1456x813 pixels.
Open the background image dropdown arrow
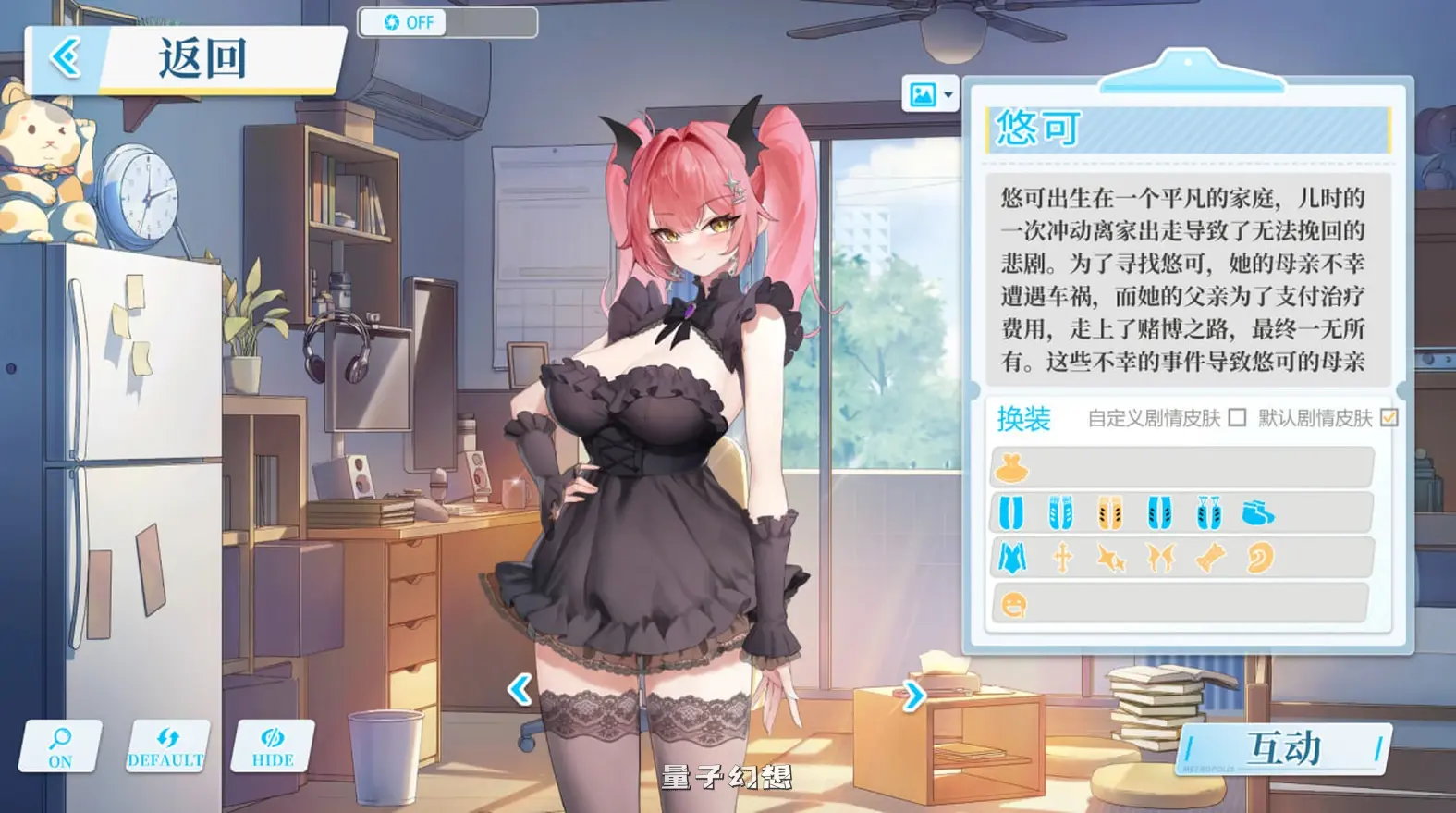click(948, 94)
